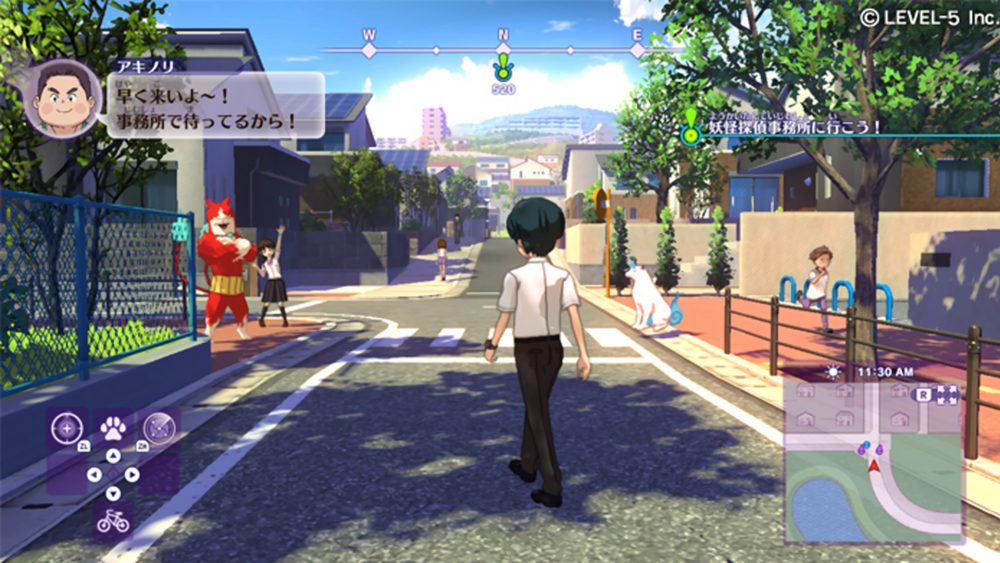Click Akinori's round portrait
Image resolution: width=1000 pixels, height=563 pixels.
(x=62, y=98)
